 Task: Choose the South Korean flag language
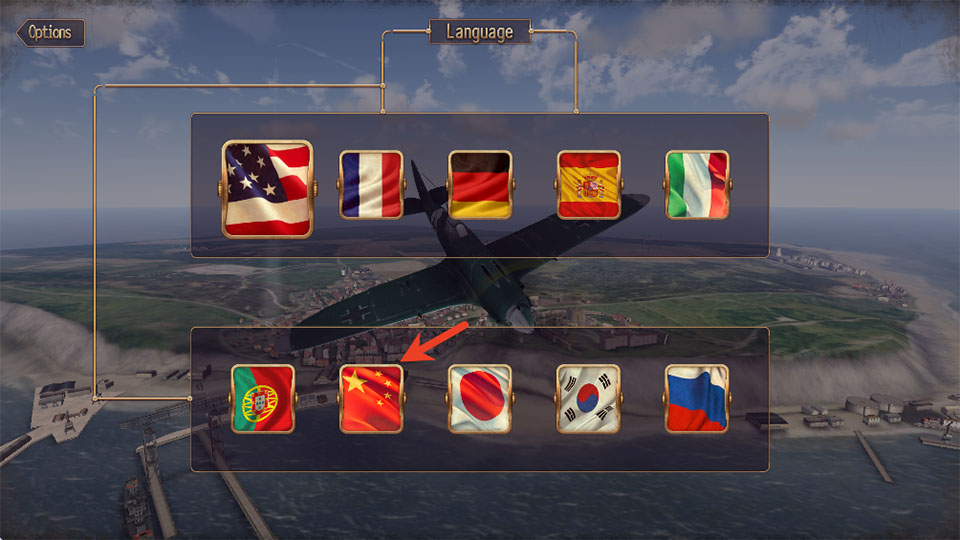coord(589,398)
